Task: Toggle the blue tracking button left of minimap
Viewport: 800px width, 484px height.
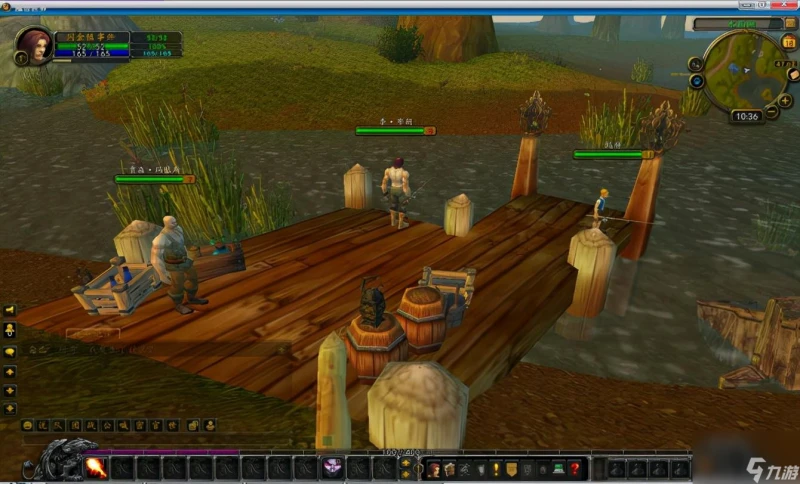Action: click(697, 82)
